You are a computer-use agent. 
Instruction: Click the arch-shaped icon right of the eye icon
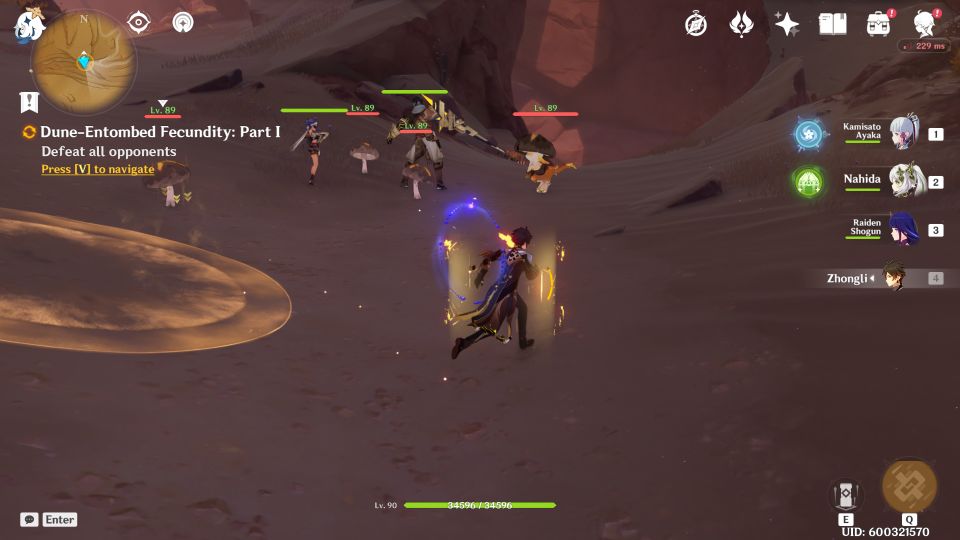[183, 23]
